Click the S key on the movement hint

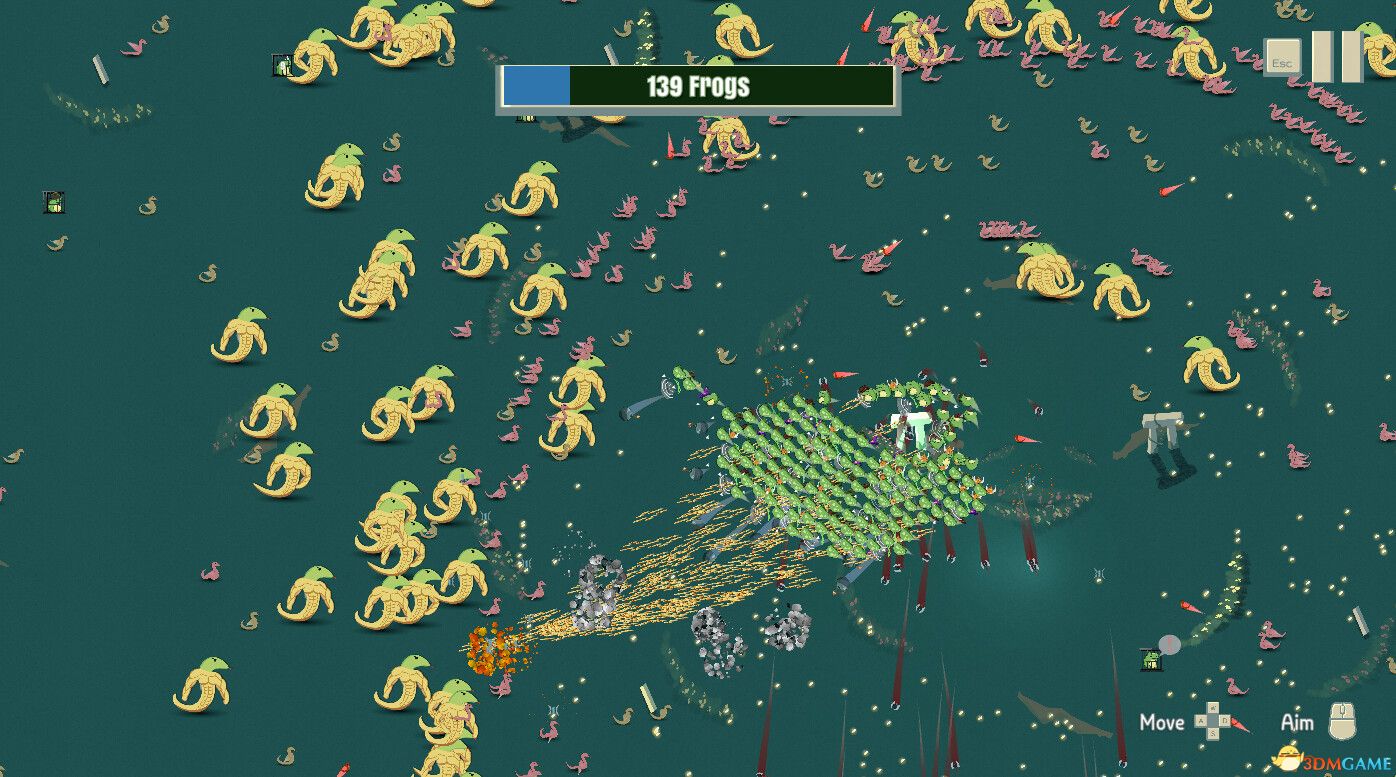(1212, 732)
